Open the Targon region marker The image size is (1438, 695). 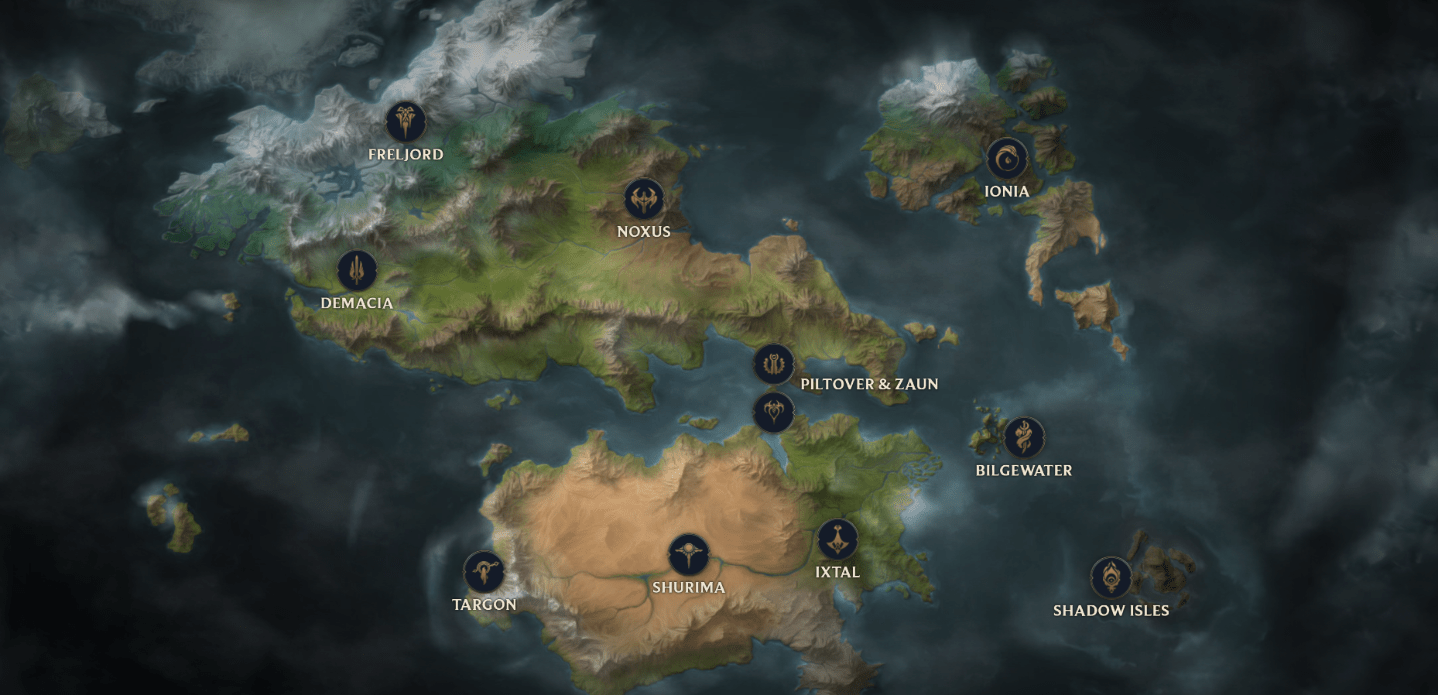point(484,572)
